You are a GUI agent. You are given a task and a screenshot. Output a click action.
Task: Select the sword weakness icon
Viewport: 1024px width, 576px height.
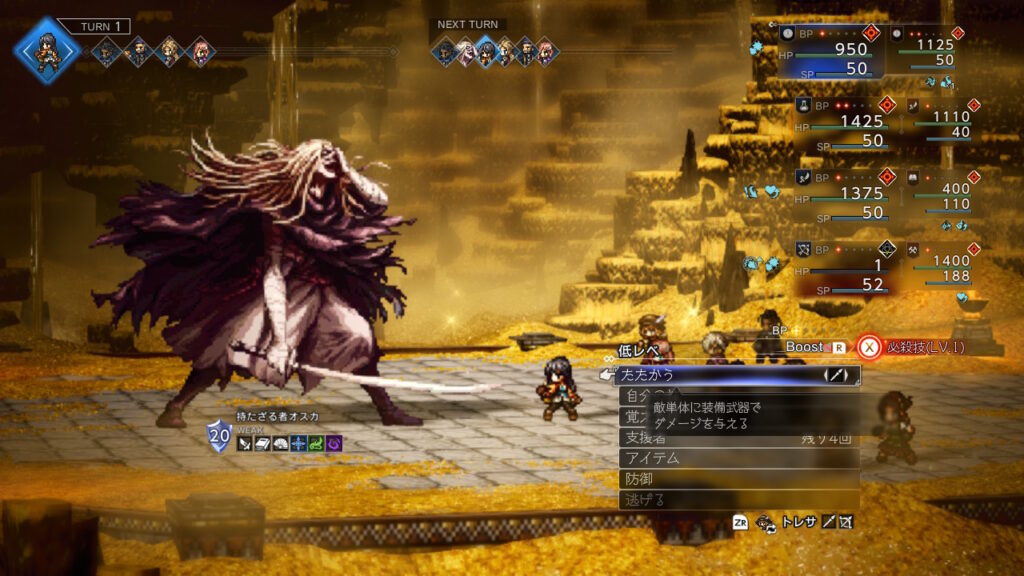pyautogui.click(x=244, y=443)
